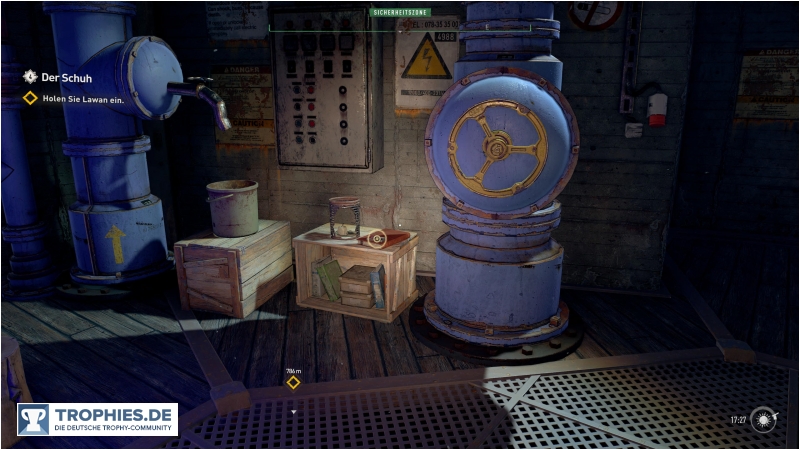Click the 786m quest waypoint marker

pyautogui.click(x=293, y=382)
